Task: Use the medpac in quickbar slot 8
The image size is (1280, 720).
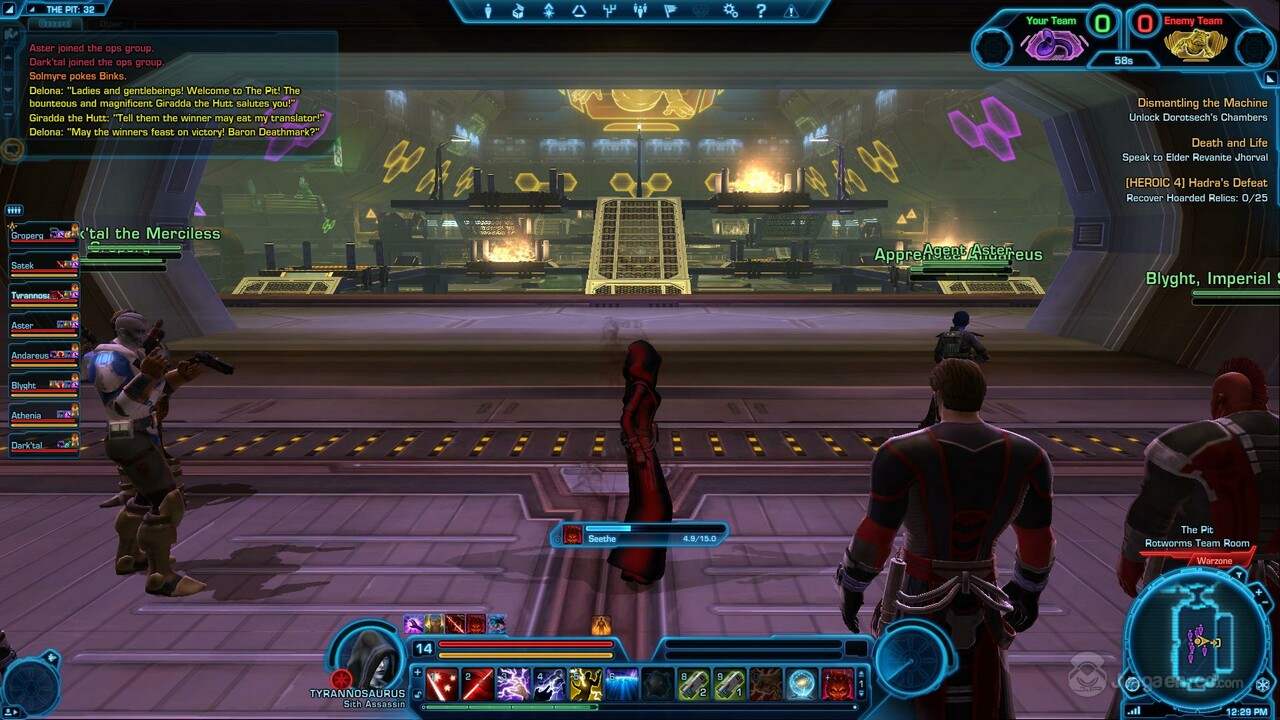Action: [x=696, y=685]
